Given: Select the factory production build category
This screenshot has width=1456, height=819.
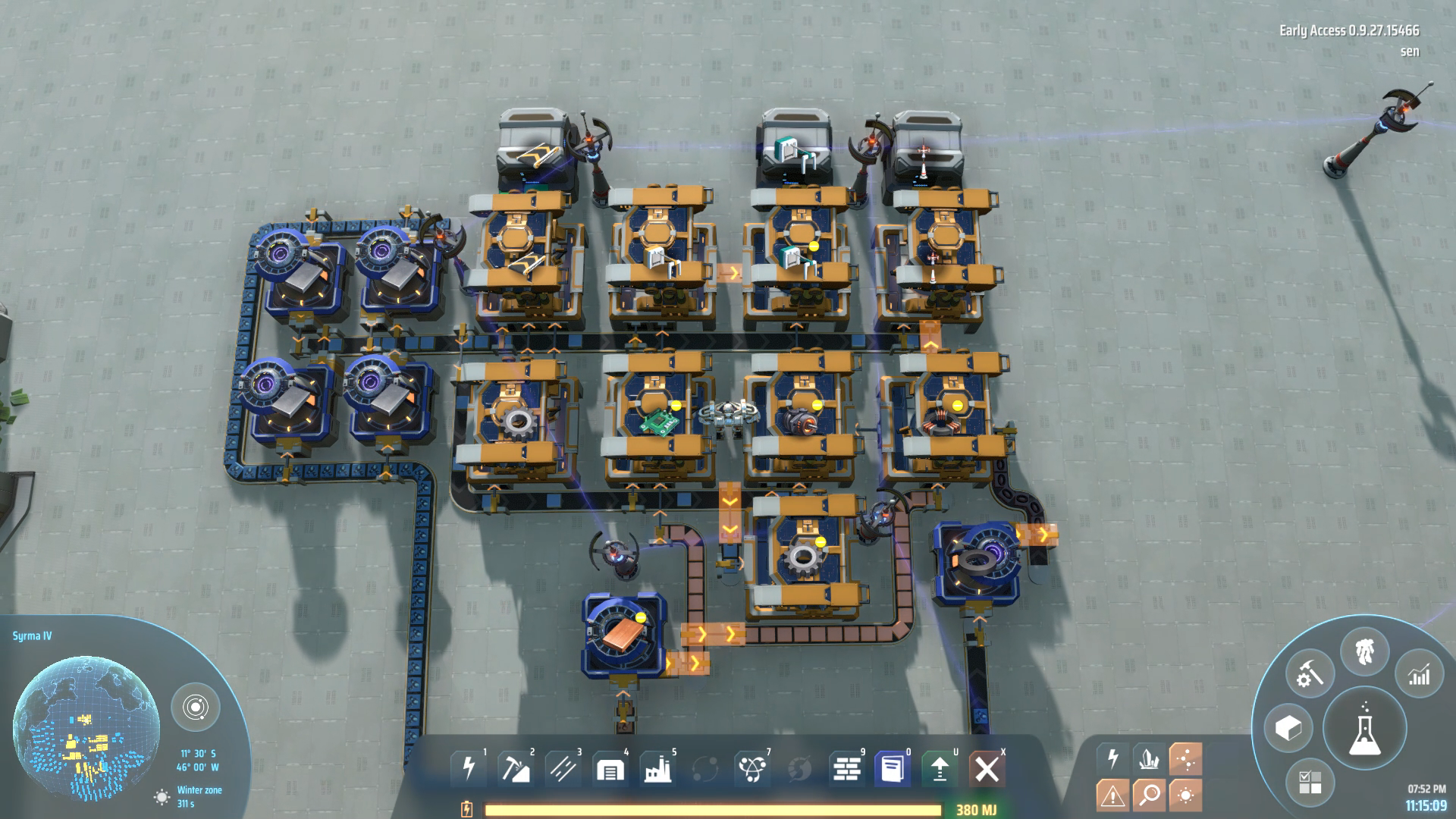Looking at the screenshot, I should coord(657,769).
